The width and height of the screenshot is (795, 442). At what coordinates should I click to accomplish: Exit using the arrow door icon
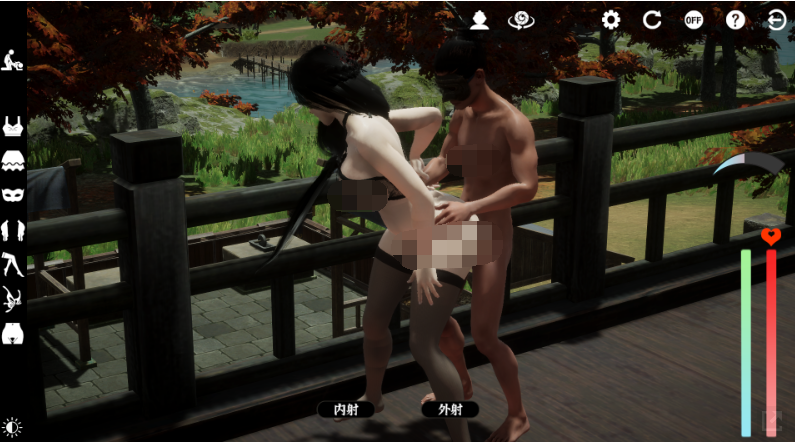(776, 20)
